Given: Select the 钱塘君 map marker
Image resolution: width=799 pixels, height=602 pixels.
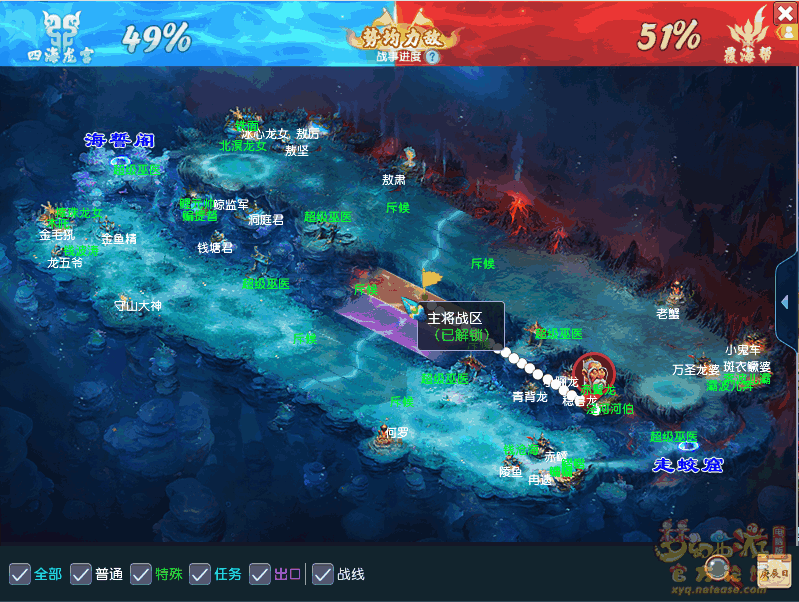Looking at the screenshot, I should click(x=215, y=248).
